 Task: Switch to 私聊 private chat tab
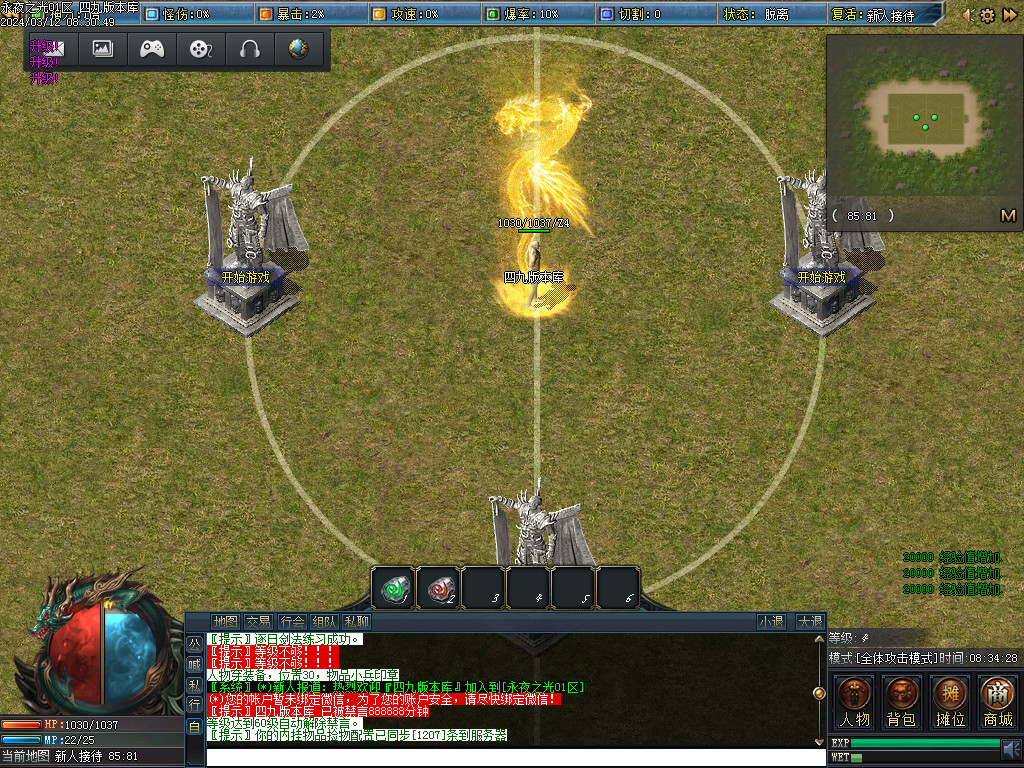pyautogui.click(x=357, y=621)
